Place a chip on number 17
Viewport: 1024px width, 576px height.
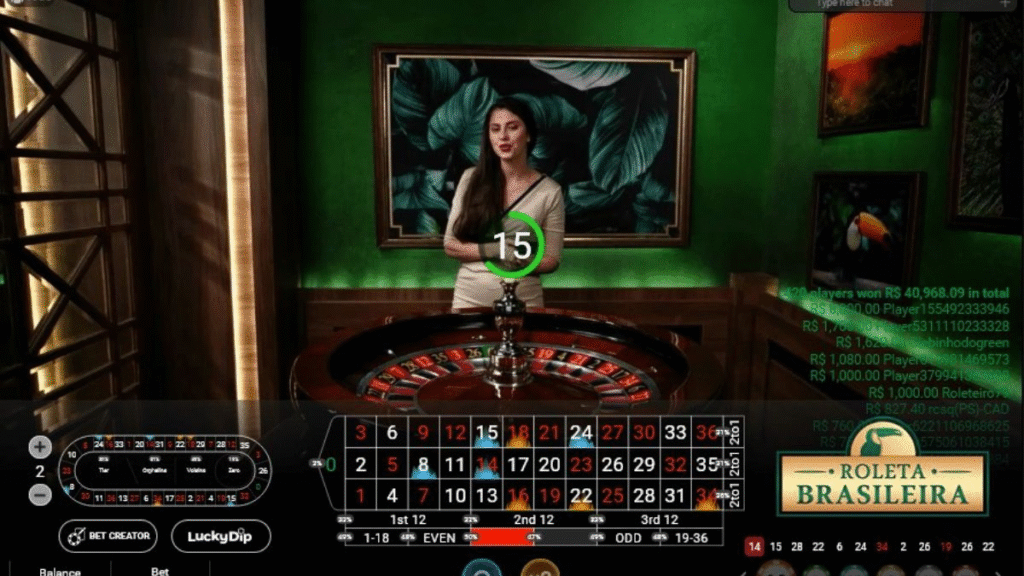click(x=518, y=464)
